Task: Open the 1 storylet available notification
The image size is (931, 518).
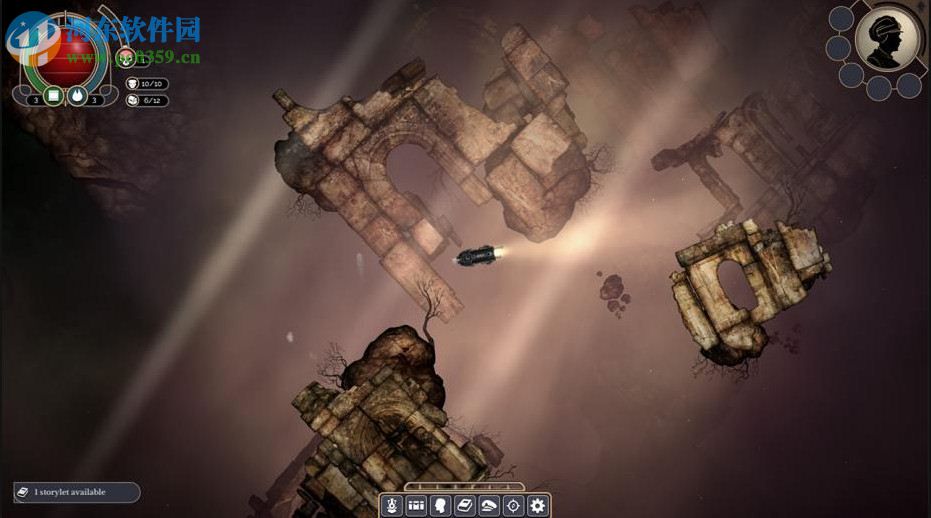Action: (76, 492)
